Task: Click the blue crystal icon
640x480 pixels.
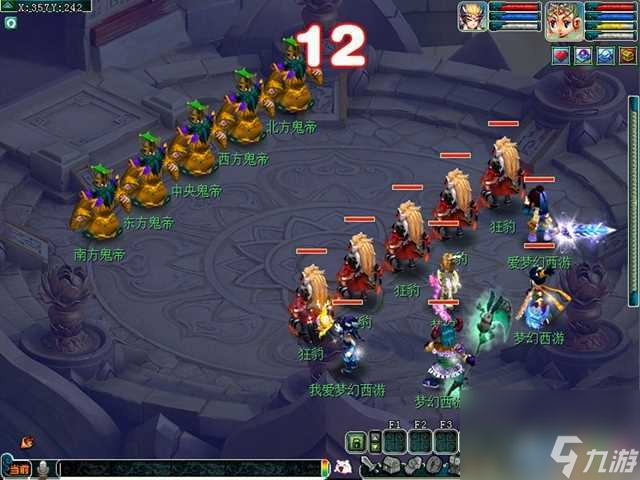Action: pos(604,57)
